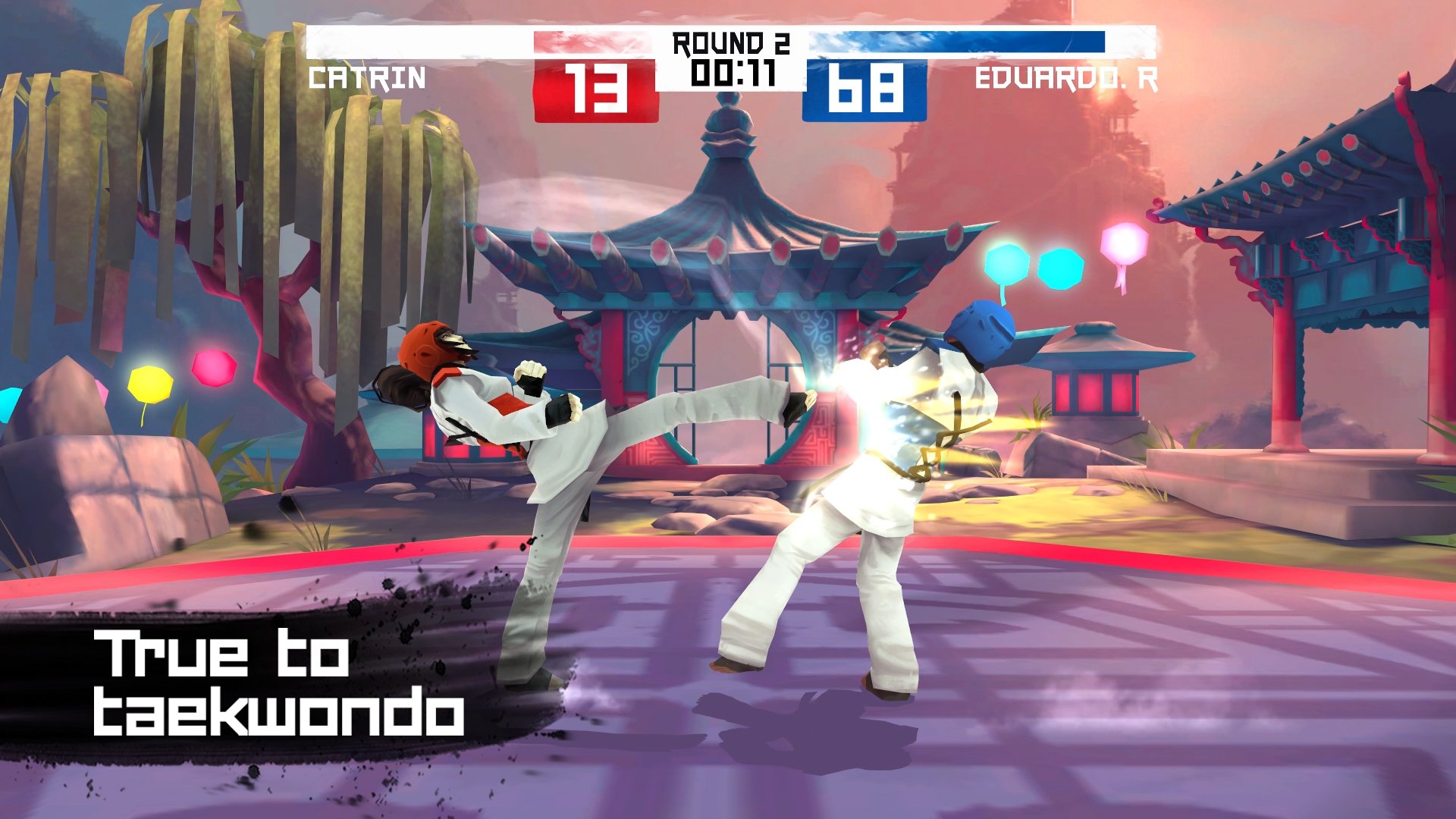Select the EDUARDO. R name label

pyautogui.click(x=1069, y=80)
